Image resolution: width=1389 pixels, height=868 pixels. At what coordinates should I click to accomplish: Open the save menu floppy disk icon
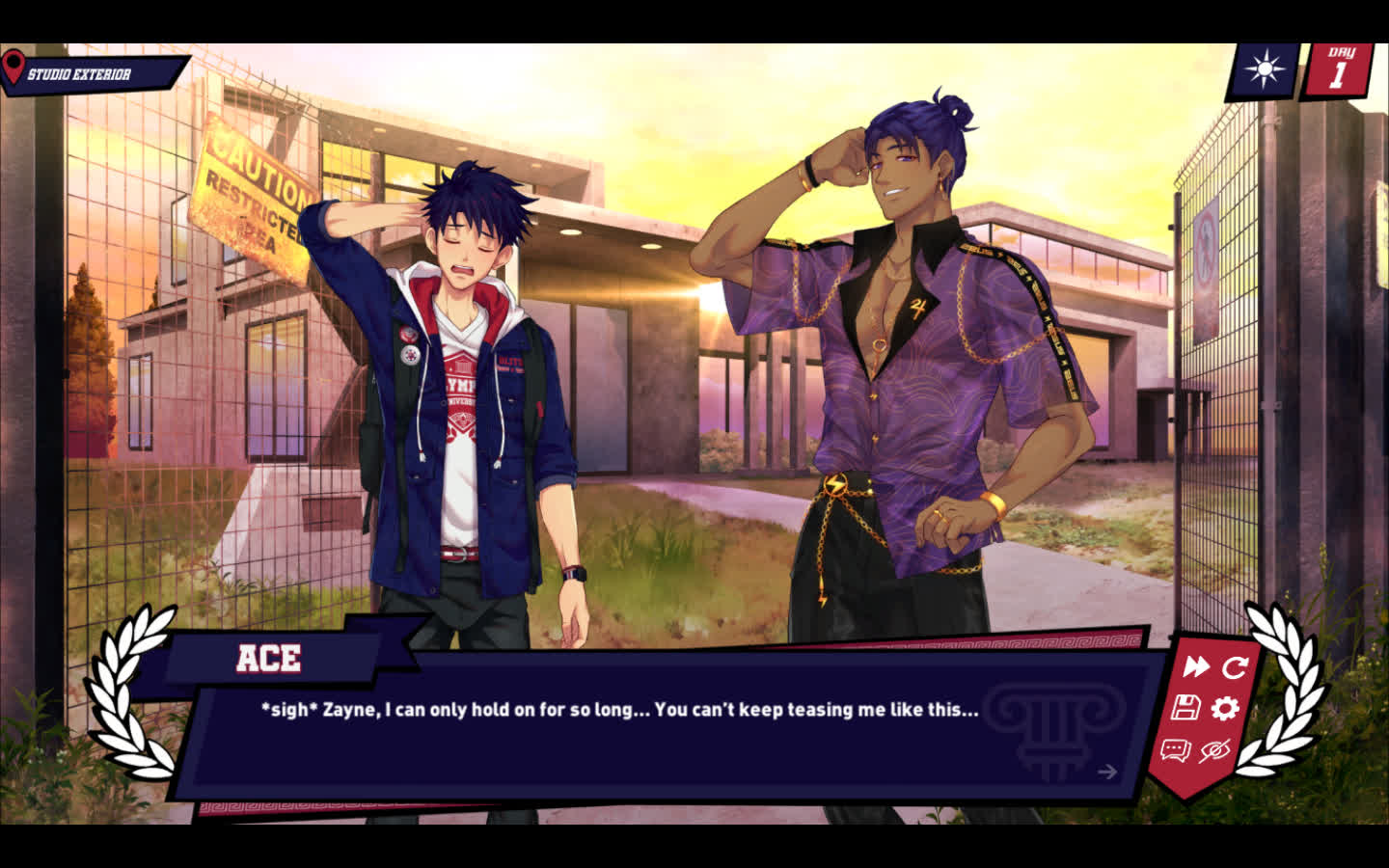(1185, 708)
